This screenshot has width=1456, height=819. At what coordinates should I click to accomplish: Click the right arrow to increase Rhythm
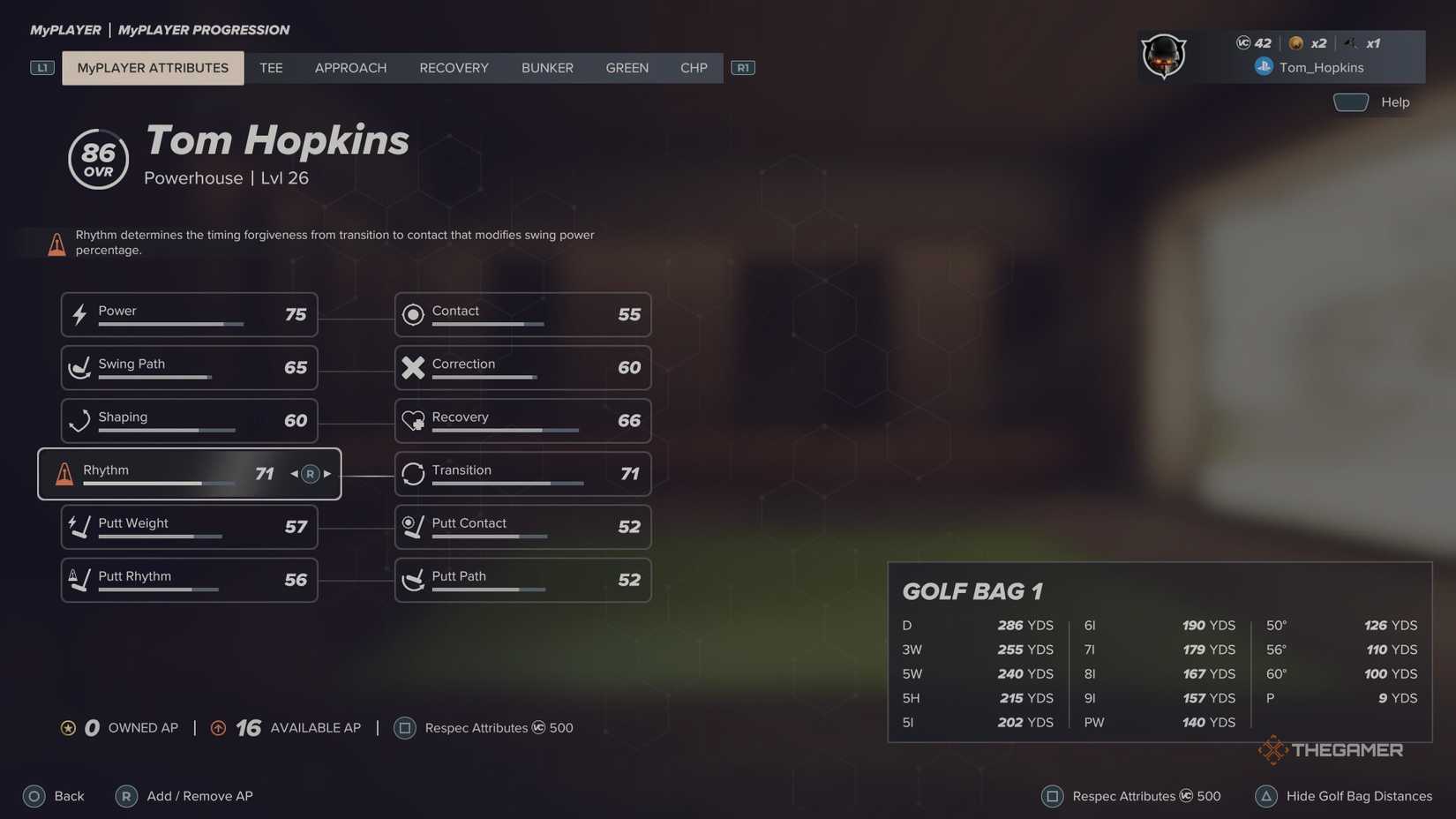coord(326,474)
